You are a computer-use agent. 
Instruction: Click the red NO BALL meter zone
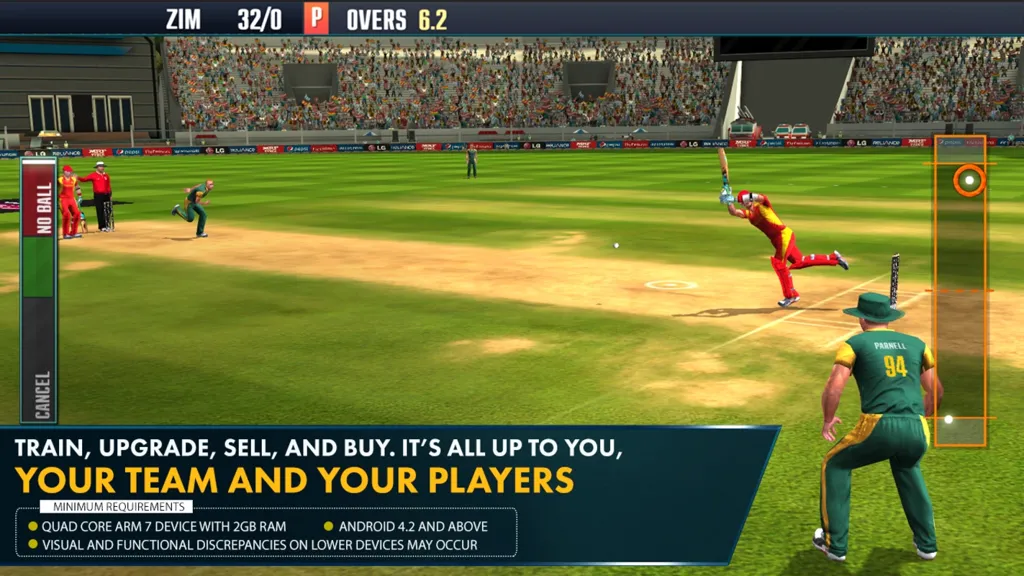point(41,198)
